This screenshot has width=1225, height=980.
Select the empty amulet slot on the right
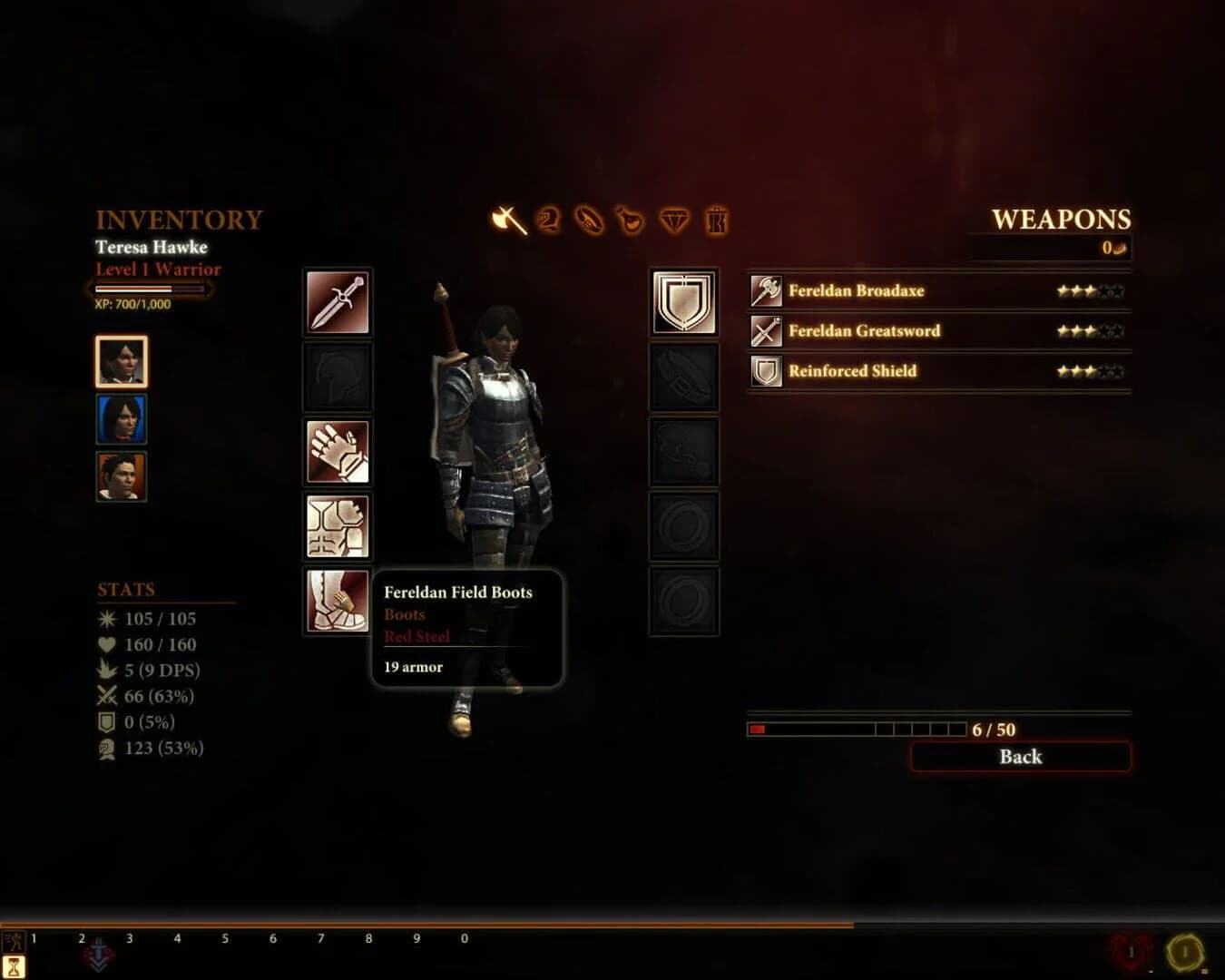click(683, 451)
